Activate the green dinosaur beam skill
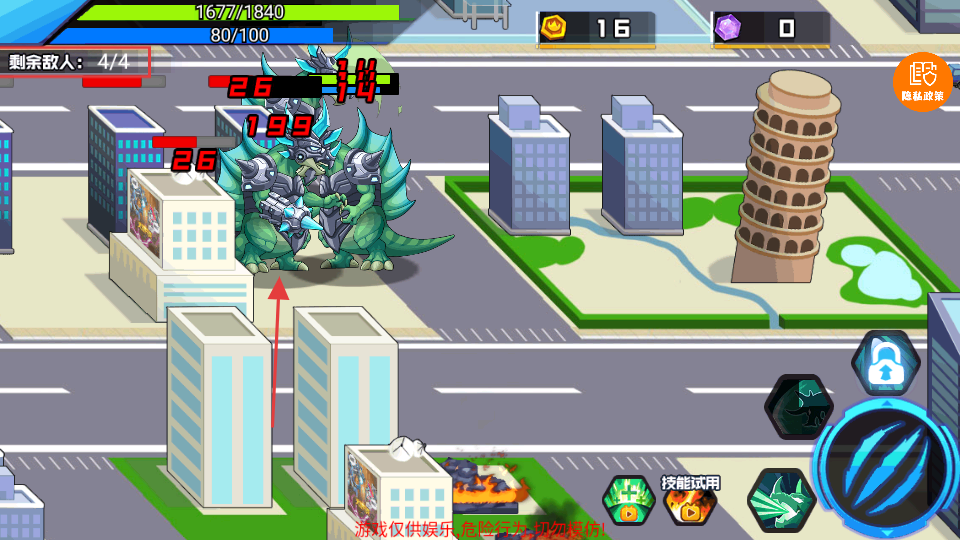 (x=780, y=498)
